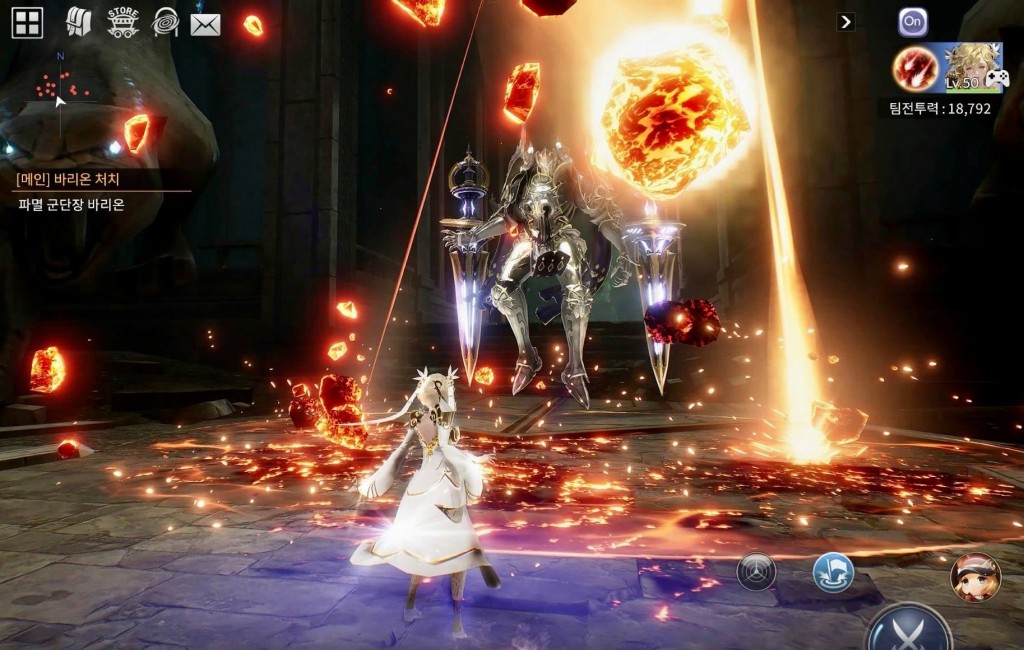This screenshot has height=650, width=1024.
Task: Use the blue flag rally skill
Action: tap(833, 572)
